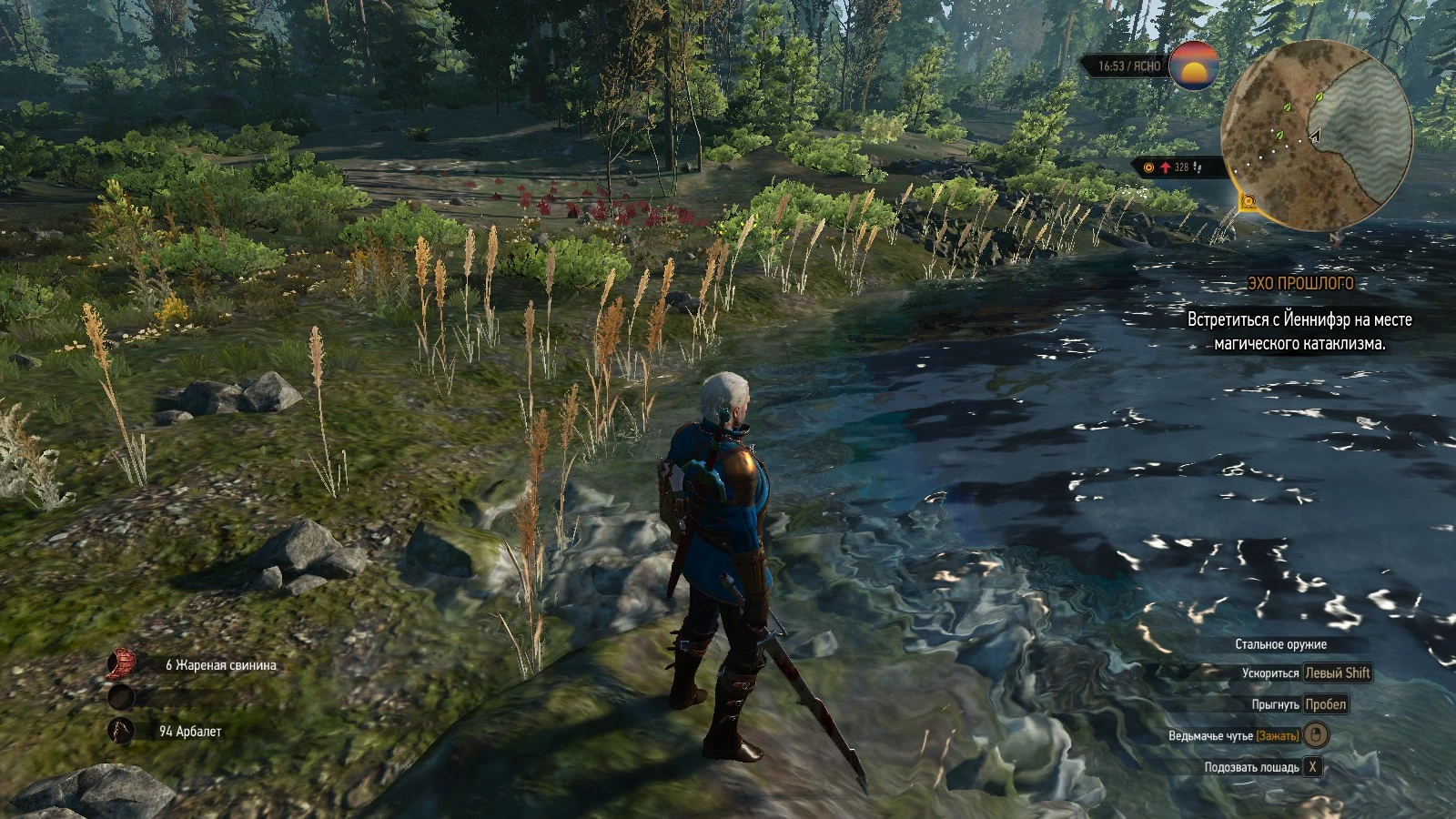
Task: Click the red buff arrow icon
Action: (1167, 167)
